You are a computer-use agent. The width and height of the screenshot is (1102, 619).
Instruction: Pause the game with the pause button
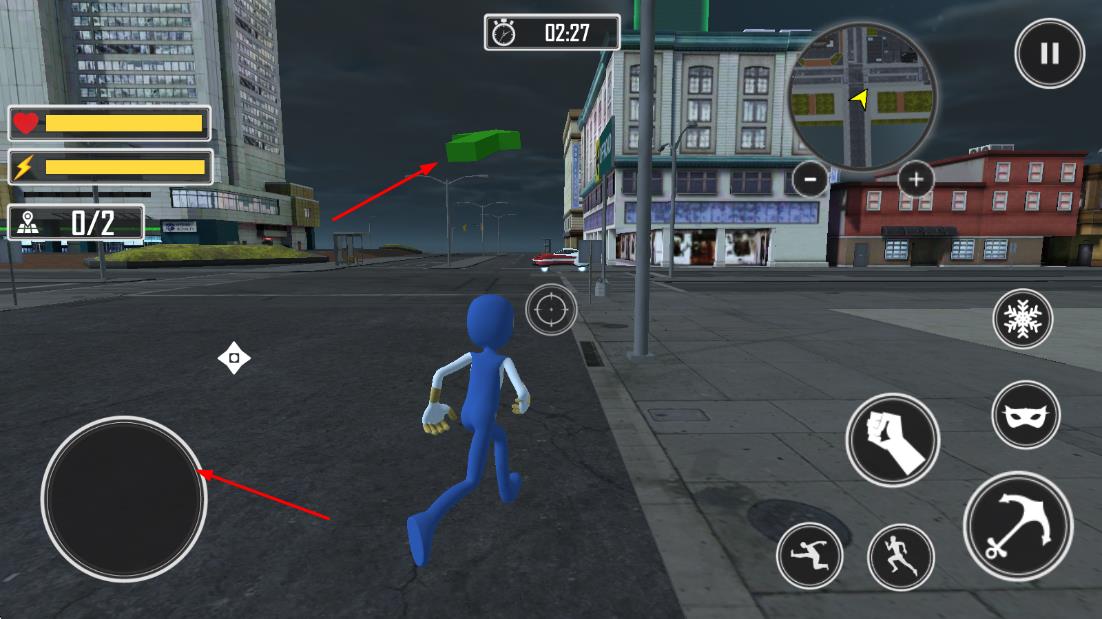pyautogui.click(x=1049, y=54)
